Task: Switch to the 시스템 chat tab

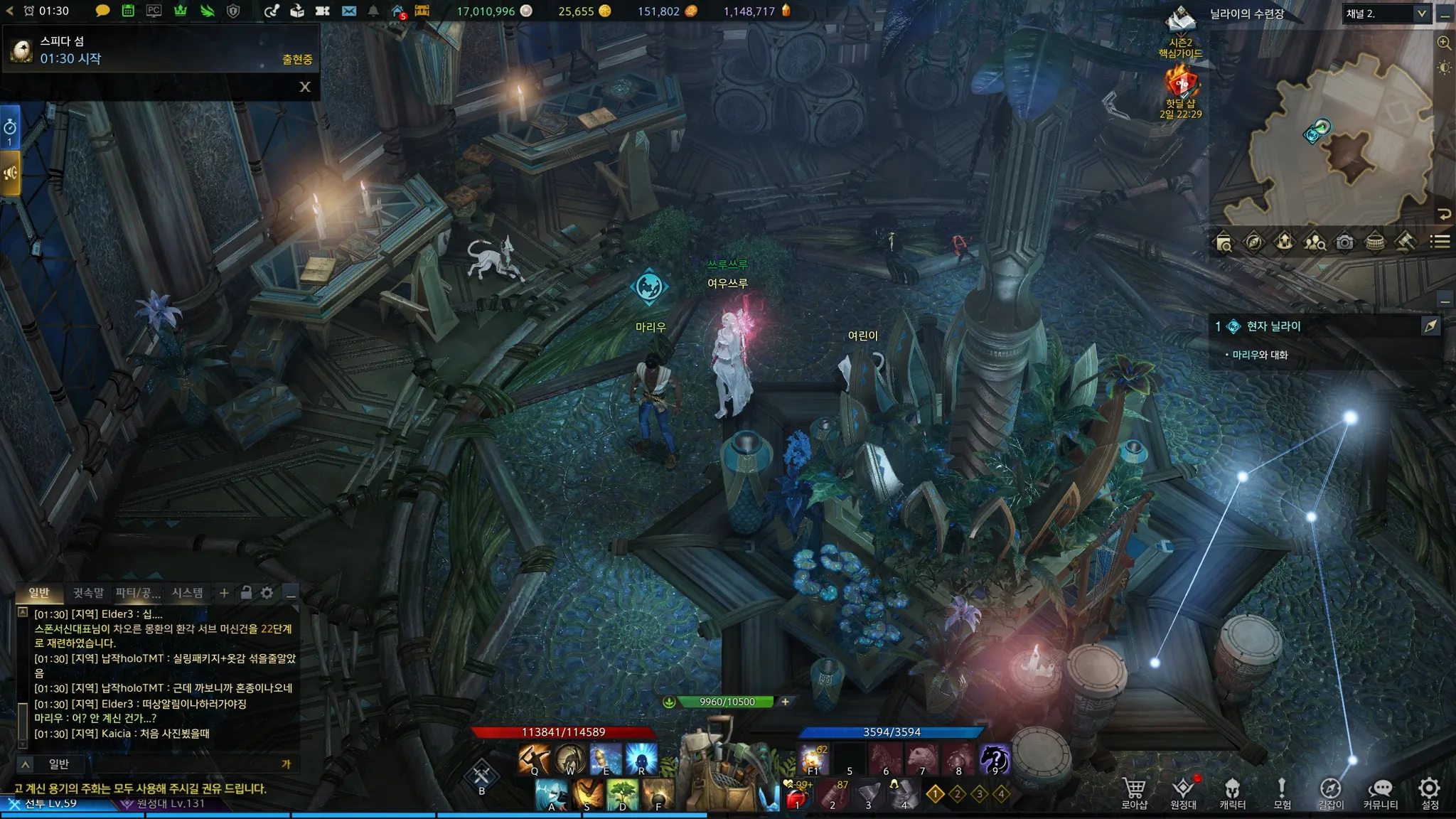Action: point(188,592)
